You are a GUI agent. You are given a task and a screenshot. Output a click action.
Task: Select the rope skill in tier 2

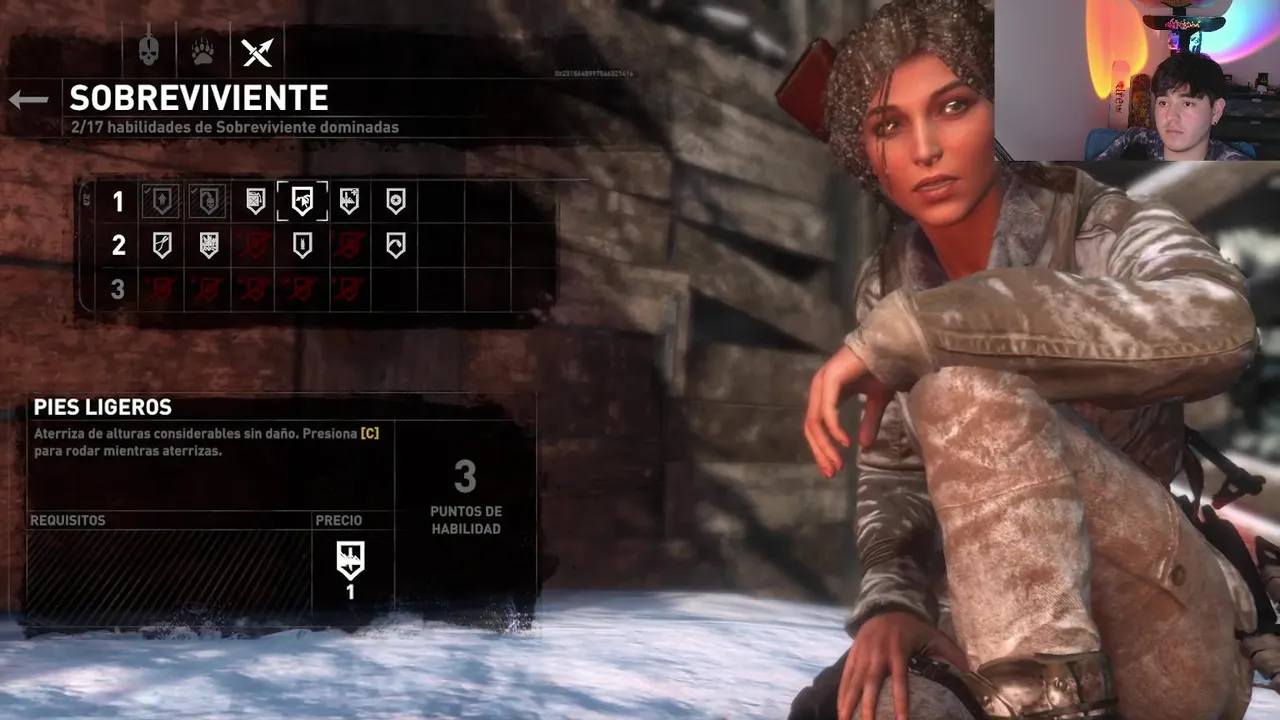point(161,245)
